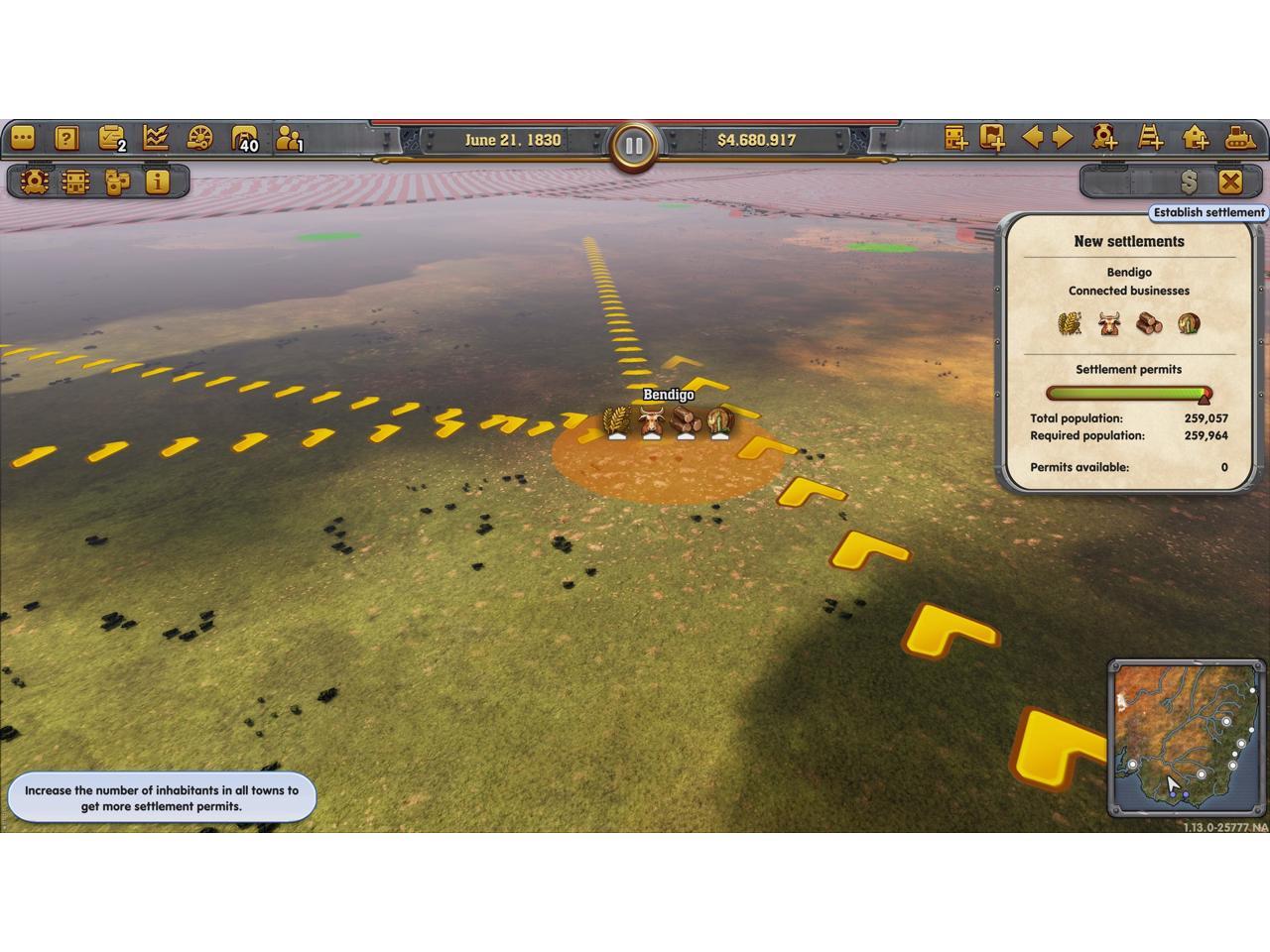Show the statistics chart panel

point(156,138)
